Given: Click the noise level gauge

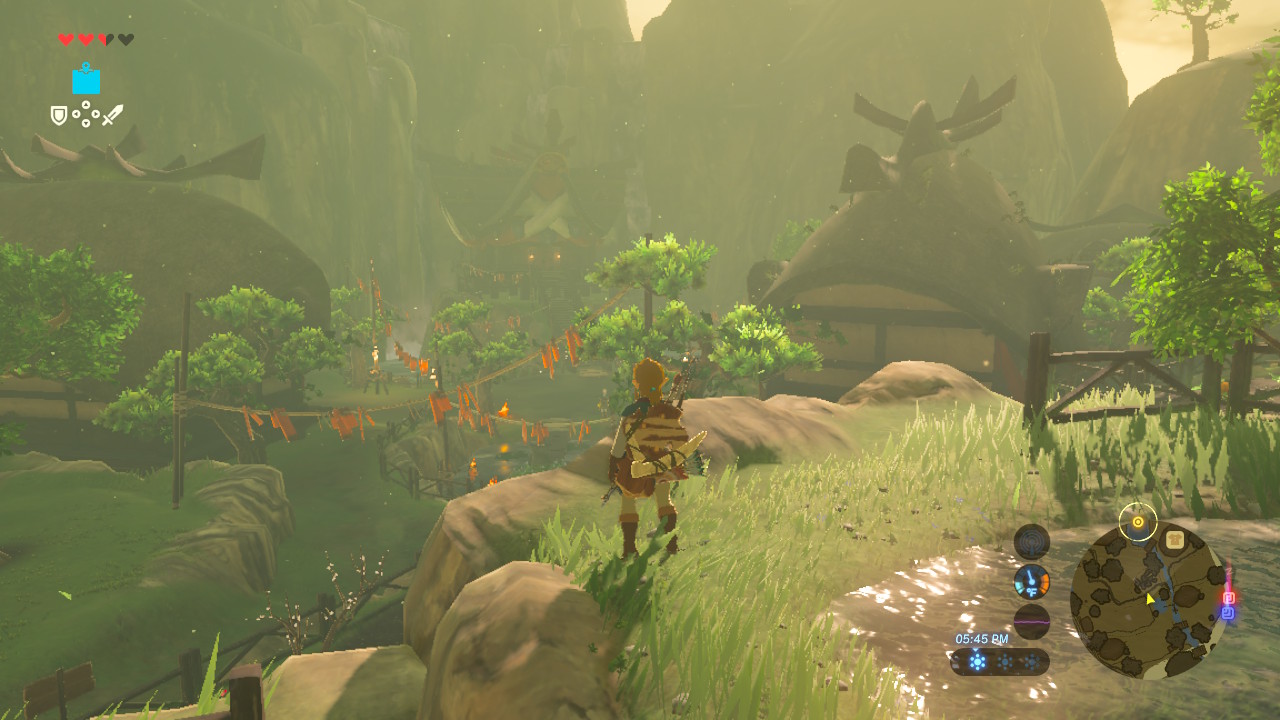Looking at the screenshot, I should 1031,621.
